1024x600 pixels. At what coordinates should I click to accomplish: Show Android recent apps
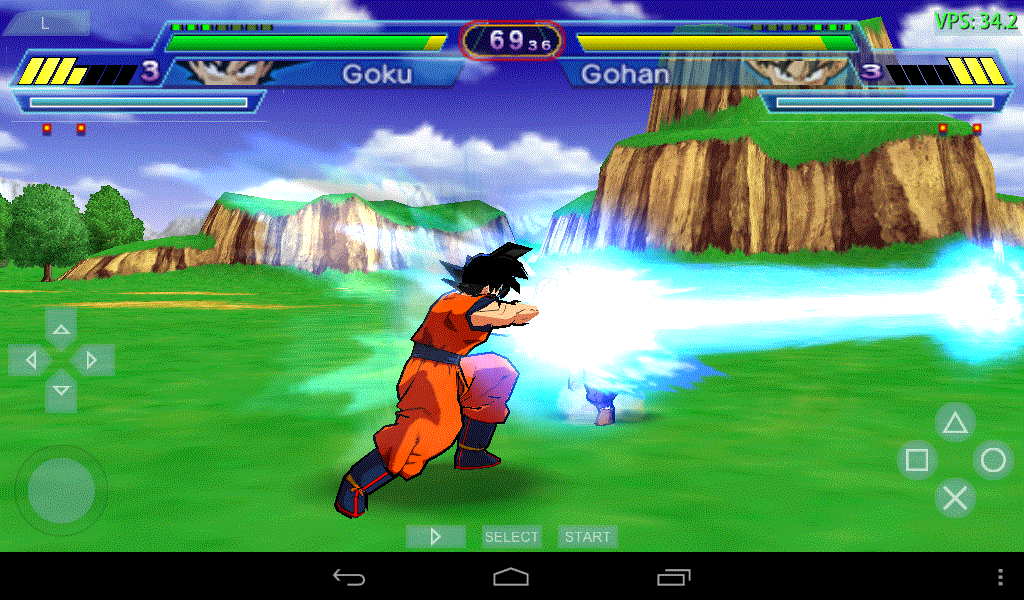(674, 577)
